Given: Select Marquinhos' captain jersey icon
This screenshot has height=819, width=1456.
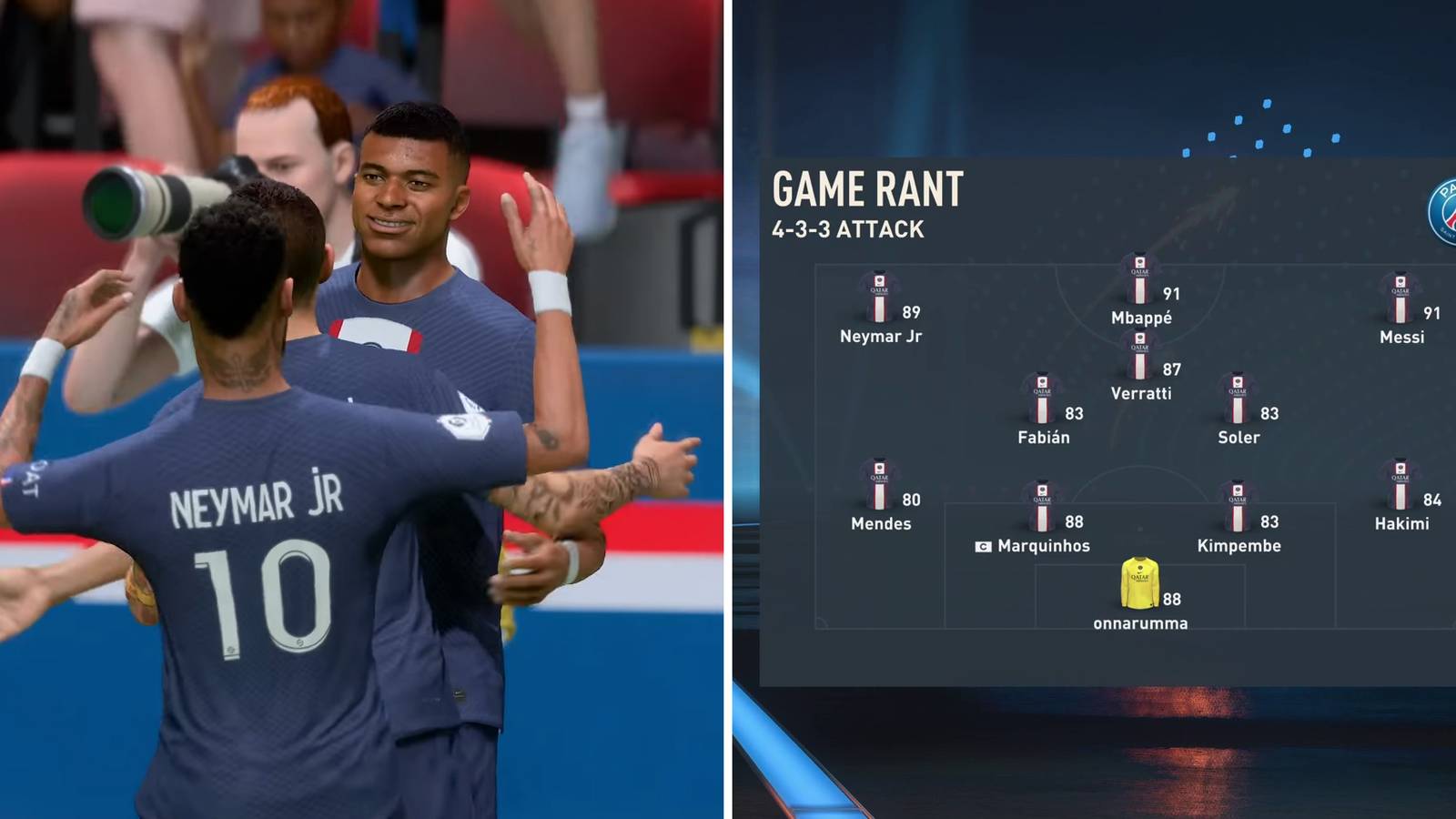Looking at the screenshot, I should click(x=1042, y=505).
